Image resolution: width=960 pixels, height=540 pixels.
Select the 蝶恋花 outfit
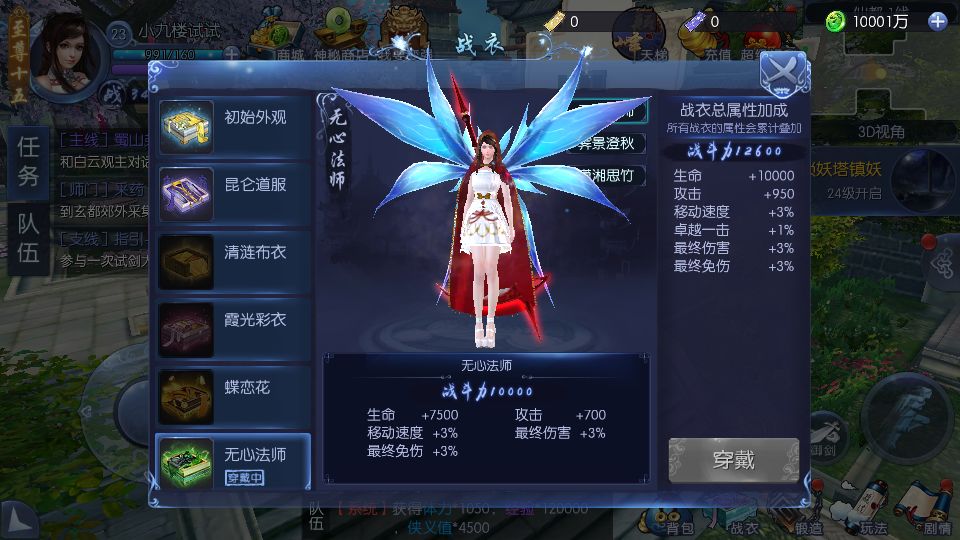232,396
